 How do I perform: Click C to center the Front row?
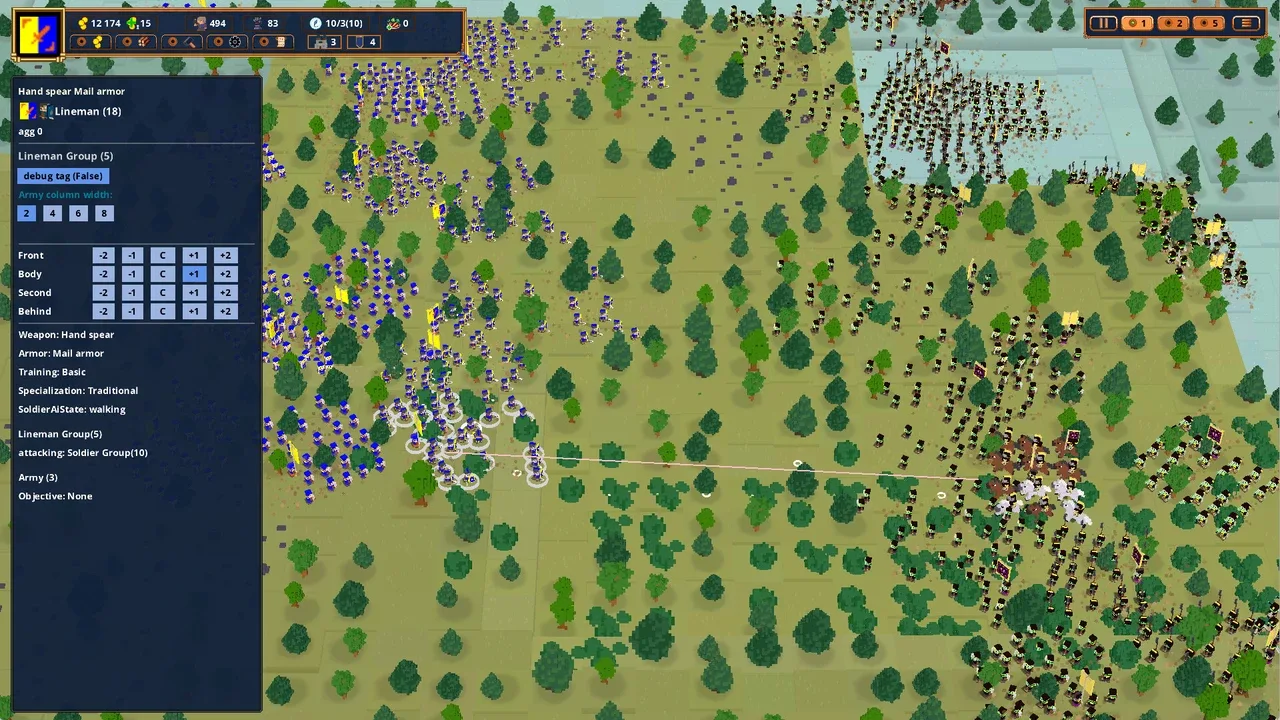[x=162, y=255]
